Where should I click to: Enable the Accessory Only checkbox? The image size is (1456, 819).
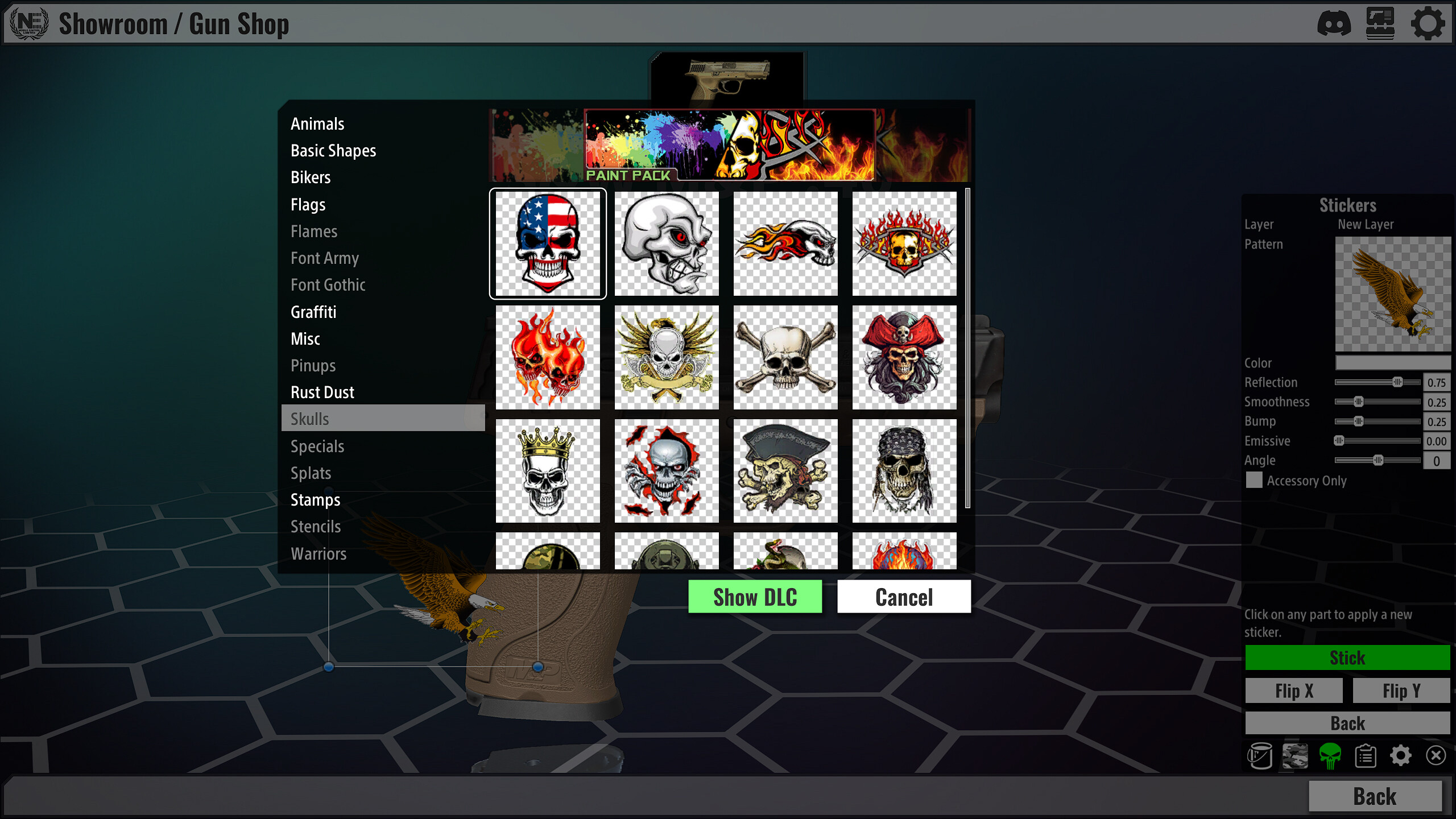coord(1255,481)
